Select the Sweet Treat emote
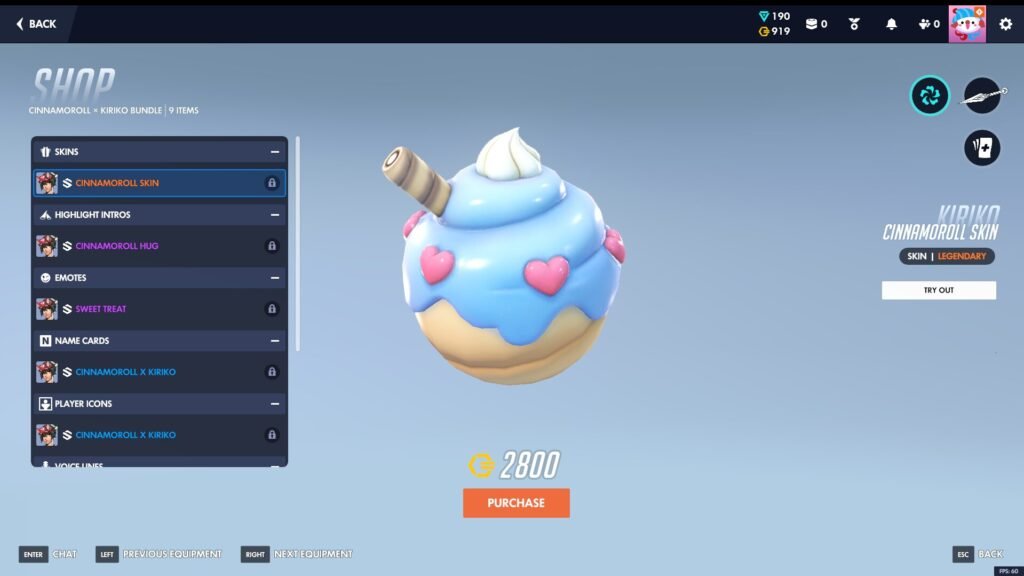Viewport: 1024px width, 576px height. pos(159,309)
